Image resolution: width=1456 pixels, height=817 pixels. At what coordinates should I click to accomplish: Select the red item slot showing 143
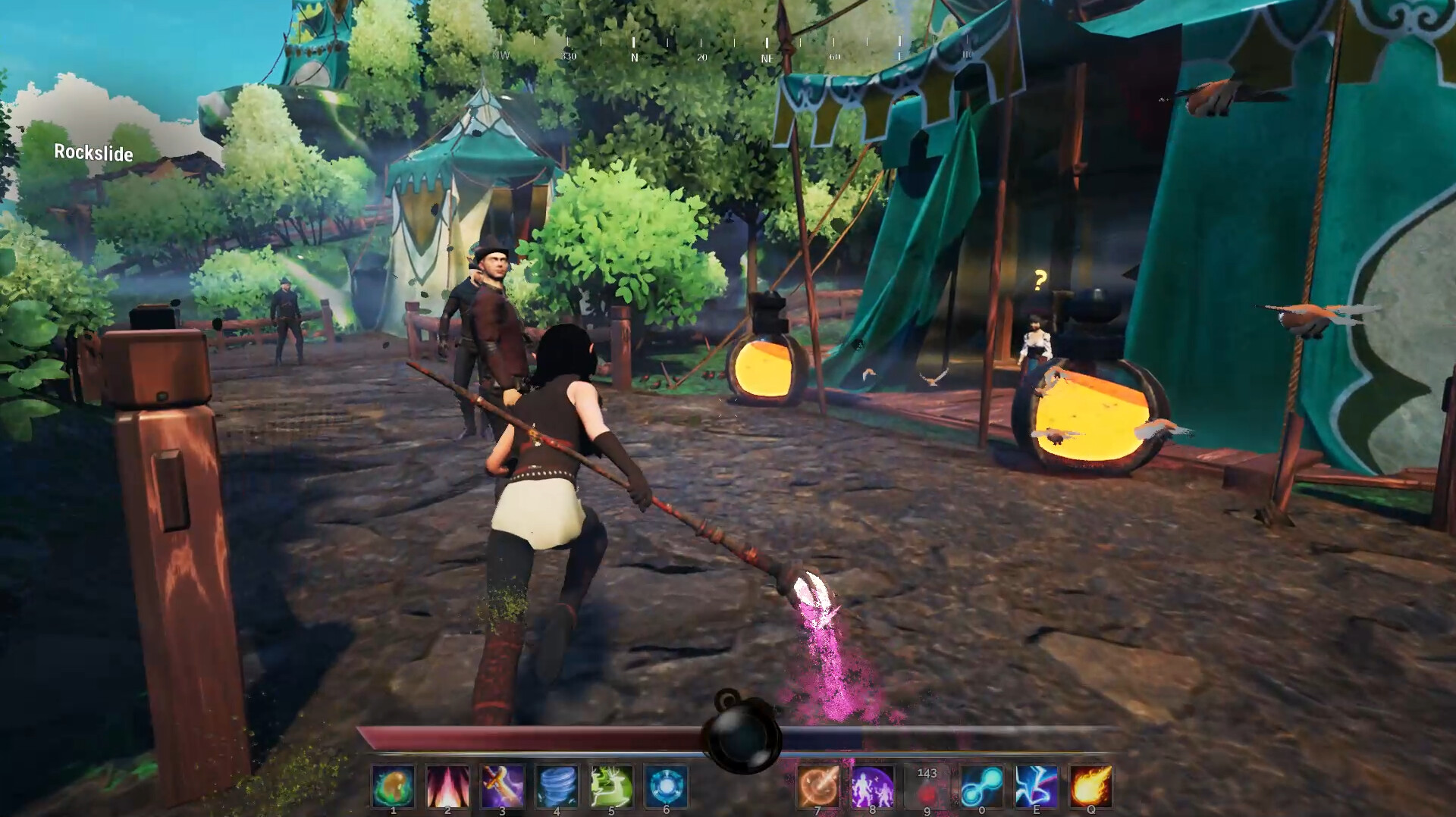[927, 786]
